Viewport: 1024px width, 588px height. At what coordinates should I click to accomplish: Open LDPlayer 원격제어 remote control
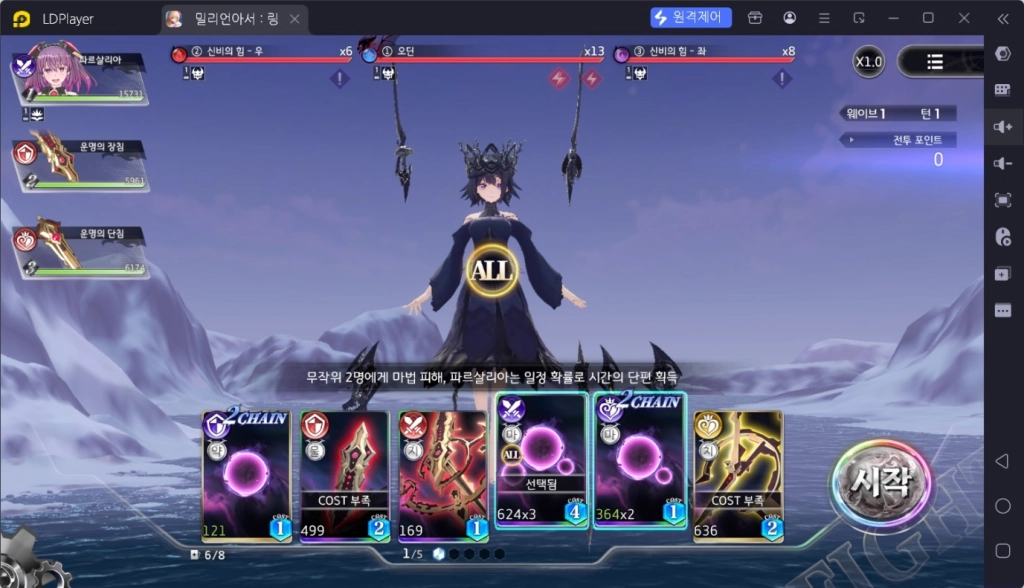[691, 18]
